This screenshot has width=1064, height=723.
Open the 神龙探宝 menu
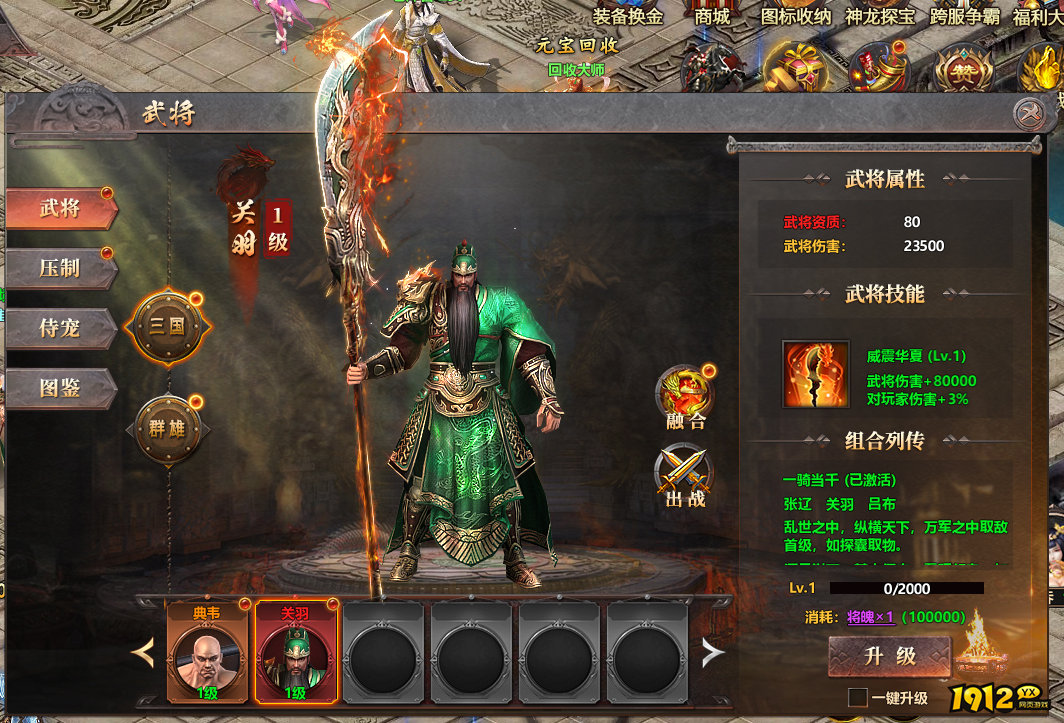[880, 16]
